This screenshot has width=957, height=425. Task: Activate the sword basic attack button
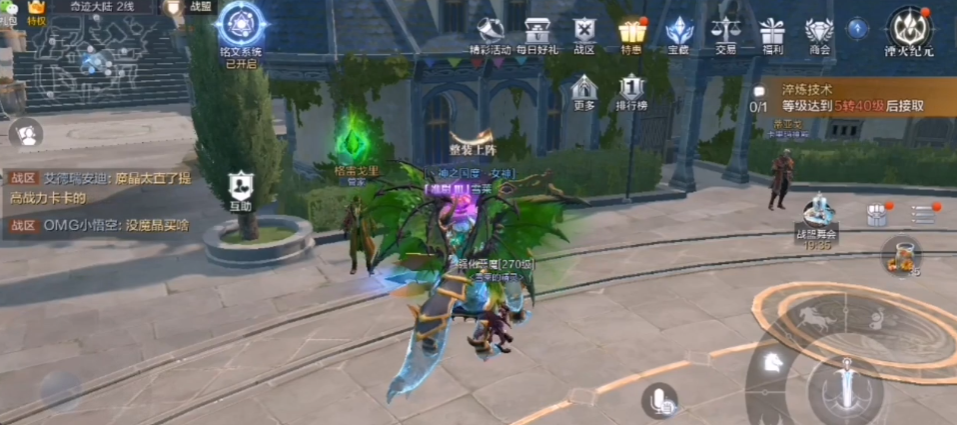[x=845, y=387]
